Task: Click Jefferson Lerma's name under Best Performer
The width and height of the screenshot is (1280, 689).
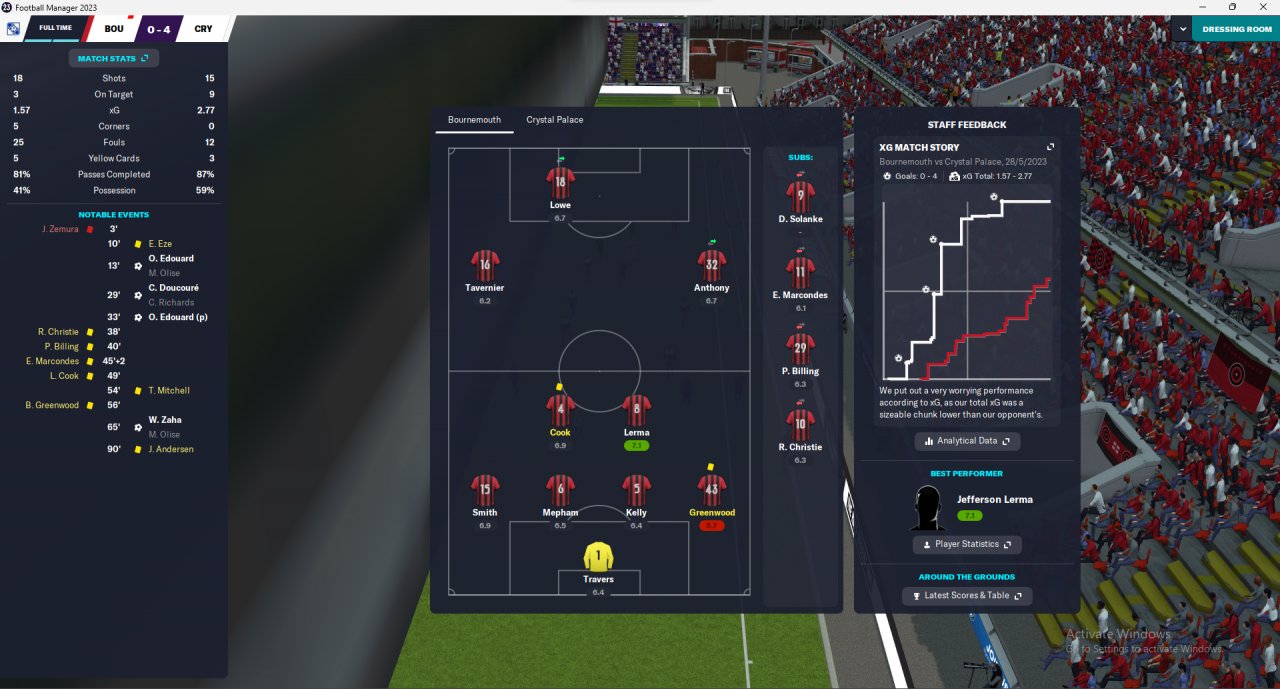Action: 994,499
